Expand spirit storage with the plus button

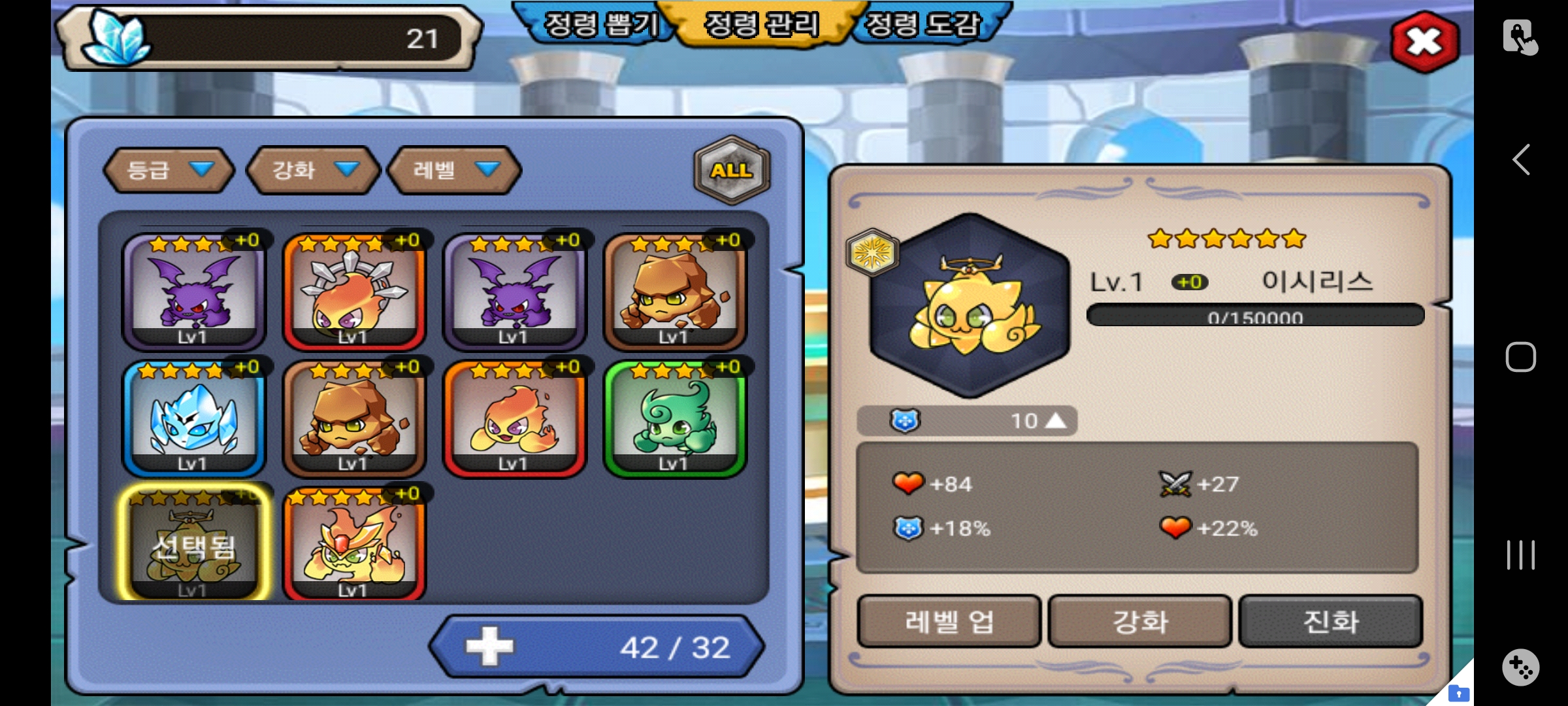pos(490,647)
